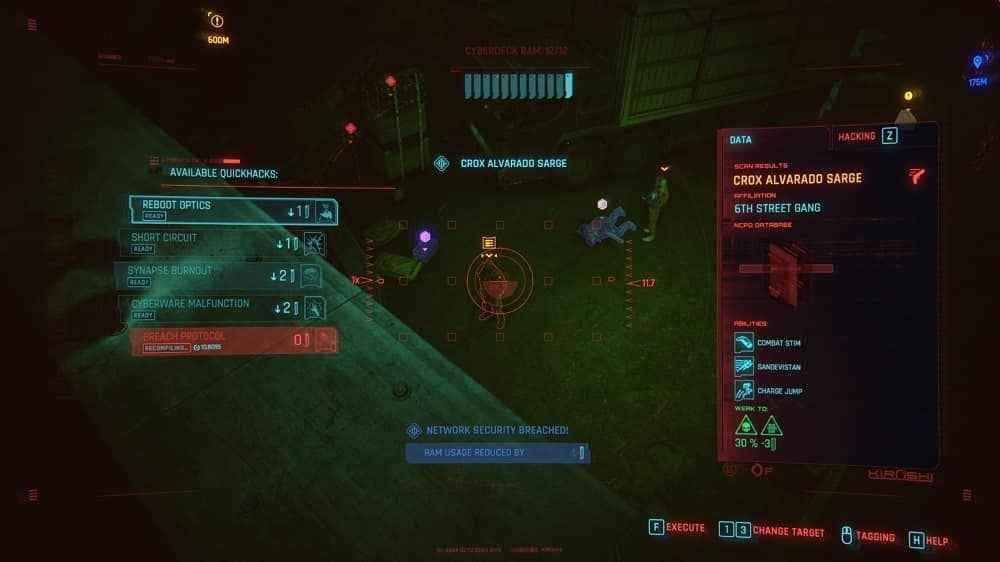The width and height of the screenshot is (1000, 562).
Task: Click the Sandevistan ability icon
Action: [744, 367]
